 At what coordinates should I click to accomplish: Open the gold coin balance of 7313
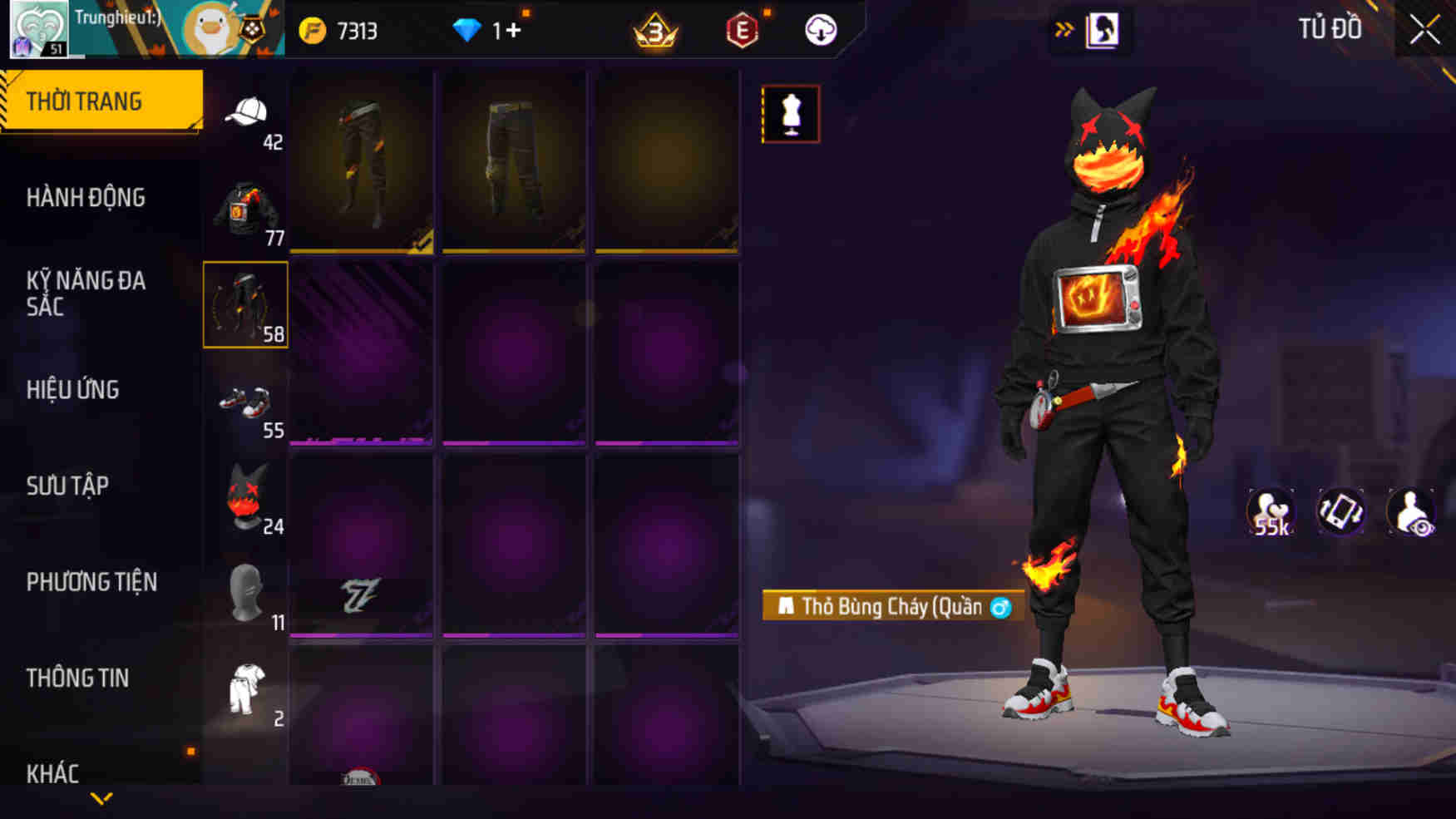(x=338, y=30)
